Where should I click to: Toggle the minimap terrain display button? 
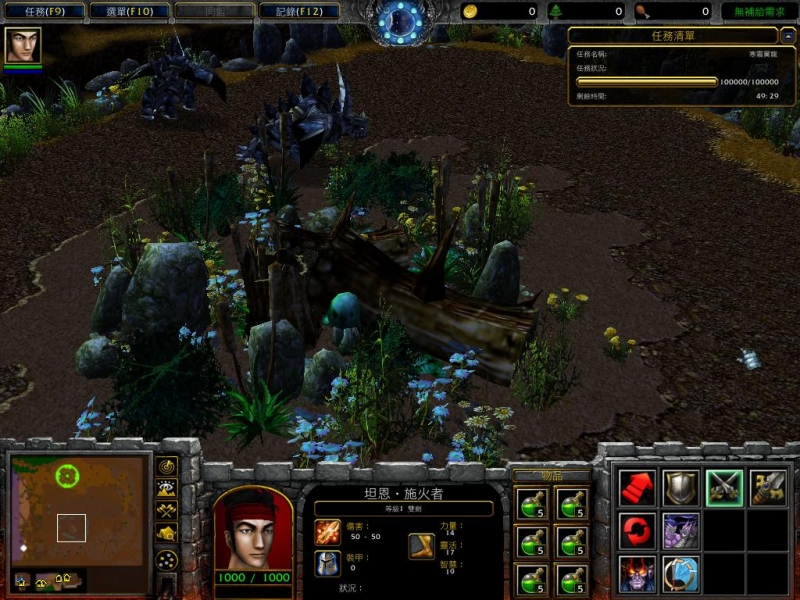tap(167, 489)
